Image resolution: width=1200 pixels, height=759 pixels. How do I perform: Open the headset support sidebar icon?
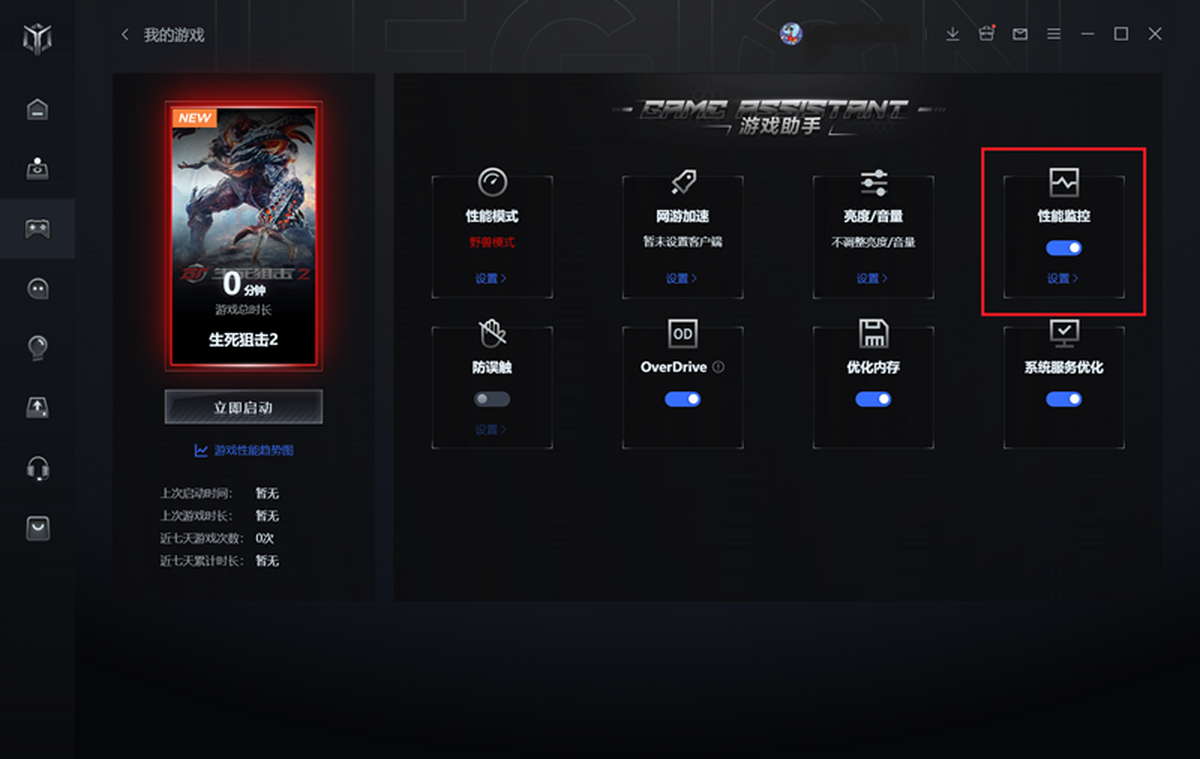pos(37,468)
